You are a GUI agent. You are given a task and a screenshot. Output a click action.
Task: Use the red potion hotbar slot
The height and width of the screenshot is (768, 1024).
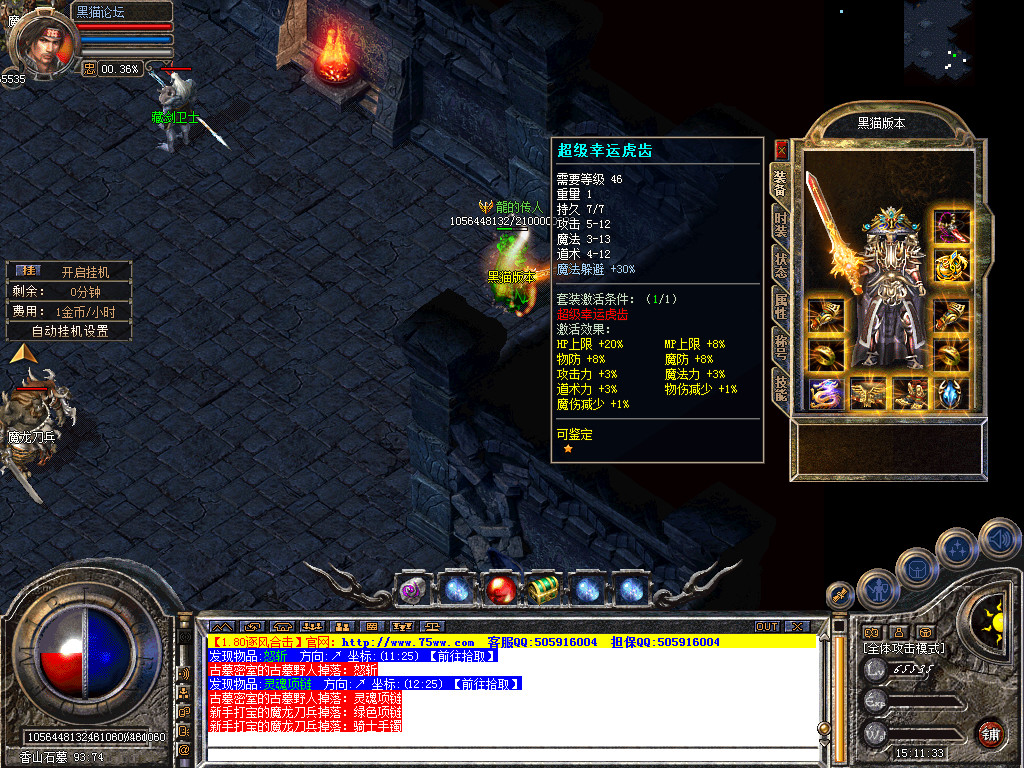pos(501,590)
